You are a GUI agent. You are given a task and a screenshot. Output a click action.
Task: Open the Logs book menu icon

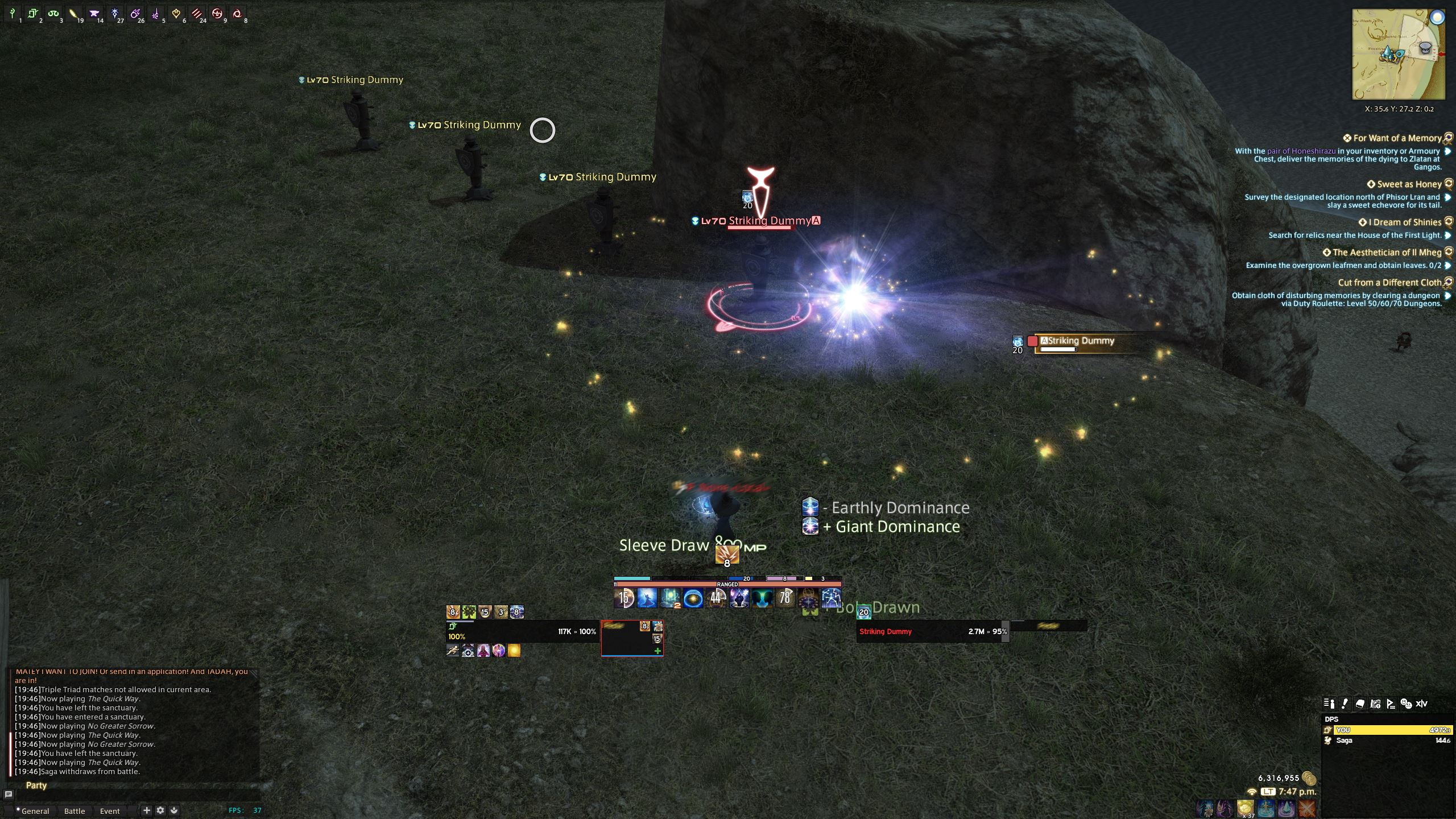(1360, 704)
